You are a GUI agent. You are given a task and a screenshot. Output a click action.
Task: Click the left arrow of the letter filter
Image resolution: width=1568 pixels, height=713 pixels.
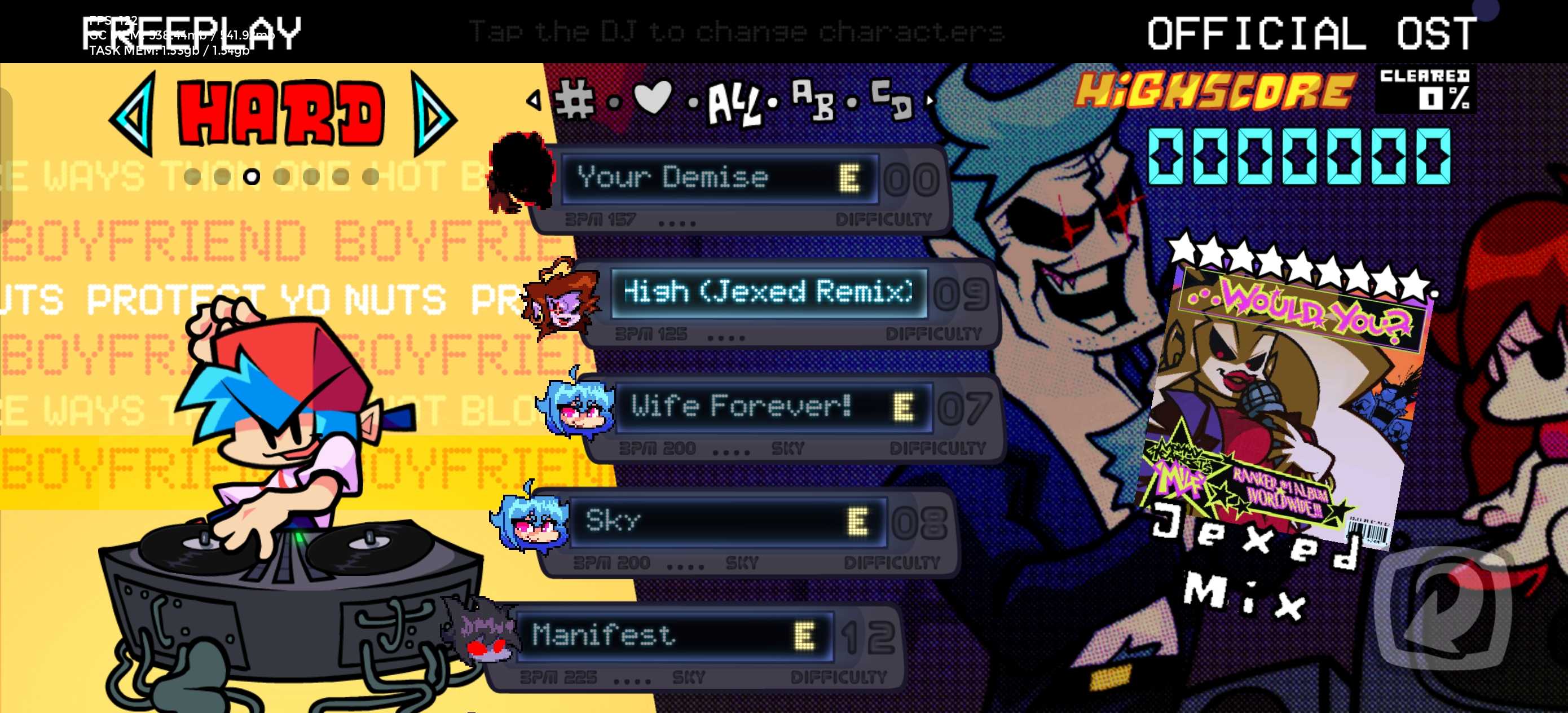(534, 100)
